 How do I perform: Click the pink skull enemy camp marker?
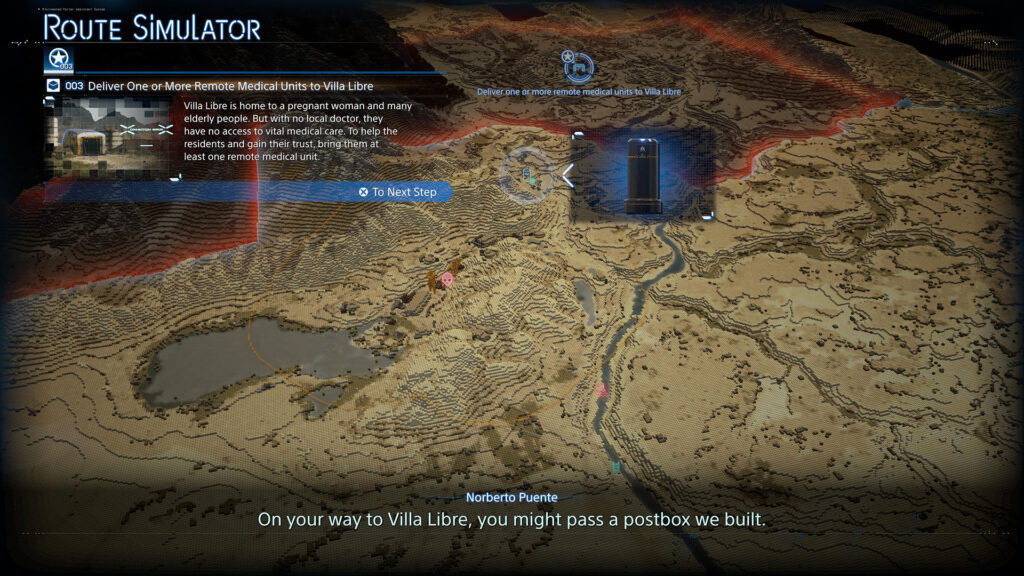[x=446, y=279]
